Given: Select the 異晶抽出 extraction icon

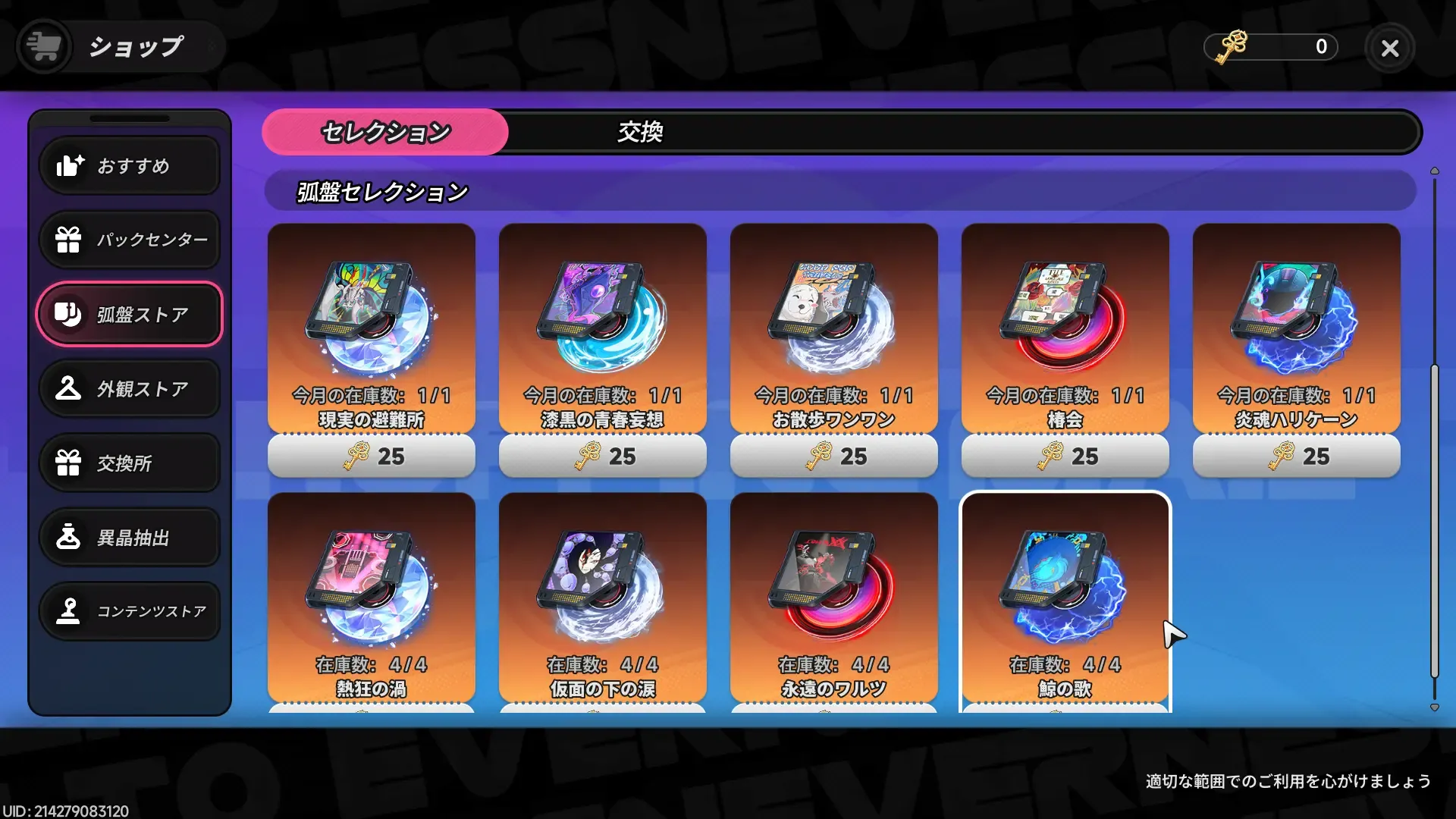Looking at the screenshot, I should pyautogui.click(x=130, y=537).
